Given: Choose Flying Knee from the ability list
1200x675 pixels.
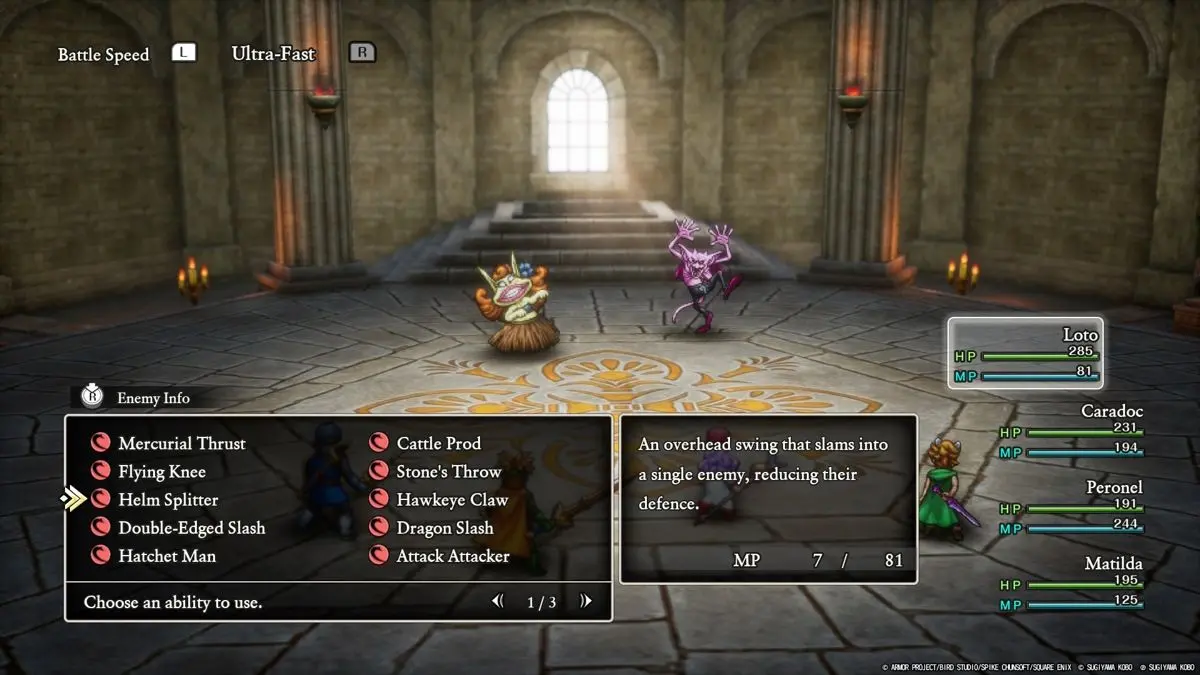Looking at the screenshot, I should pyautogui.click(x=161, y=471).
